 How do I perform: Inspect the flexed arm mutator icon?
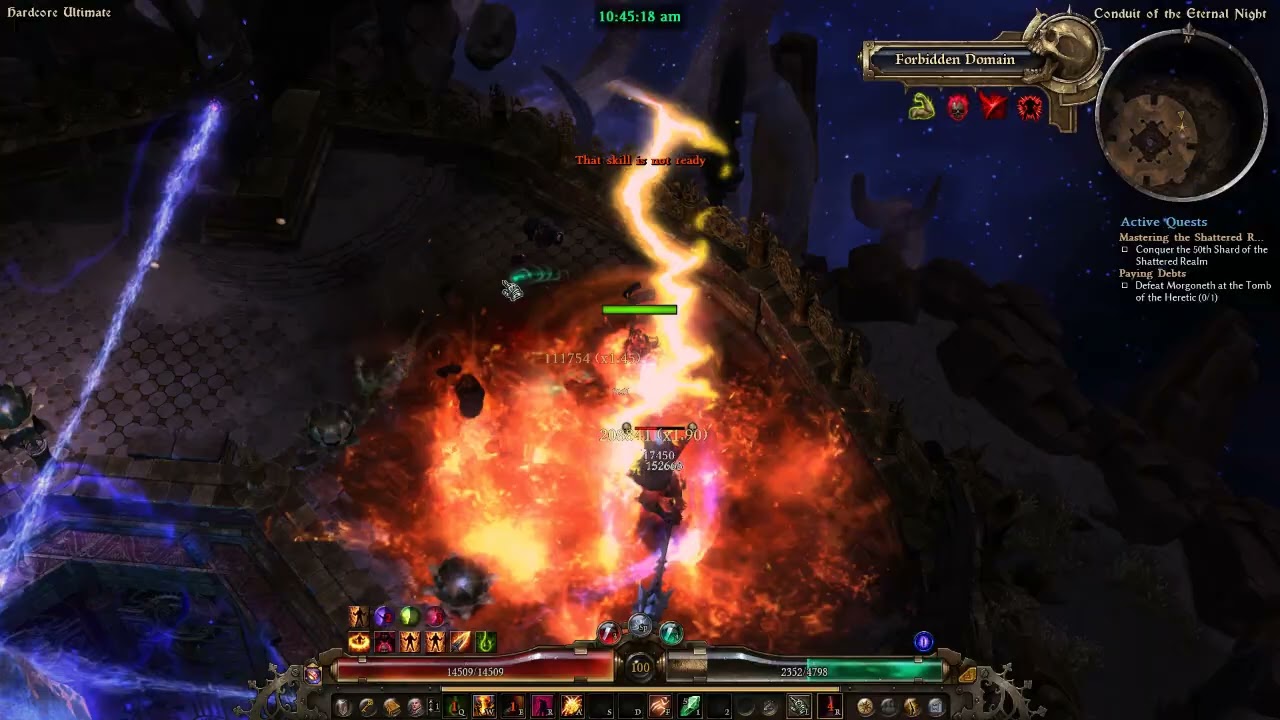921,106
